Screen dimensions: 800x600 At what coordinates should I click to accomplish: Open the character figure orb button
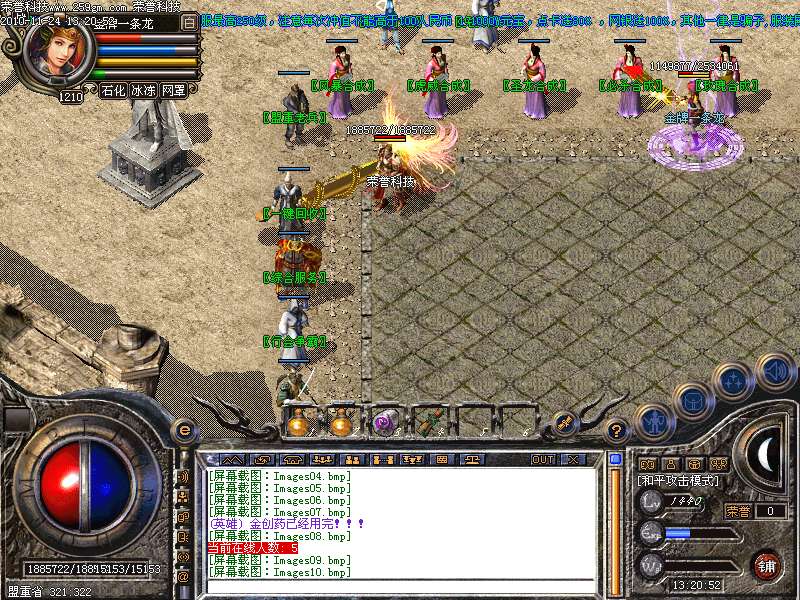[655, 423]
